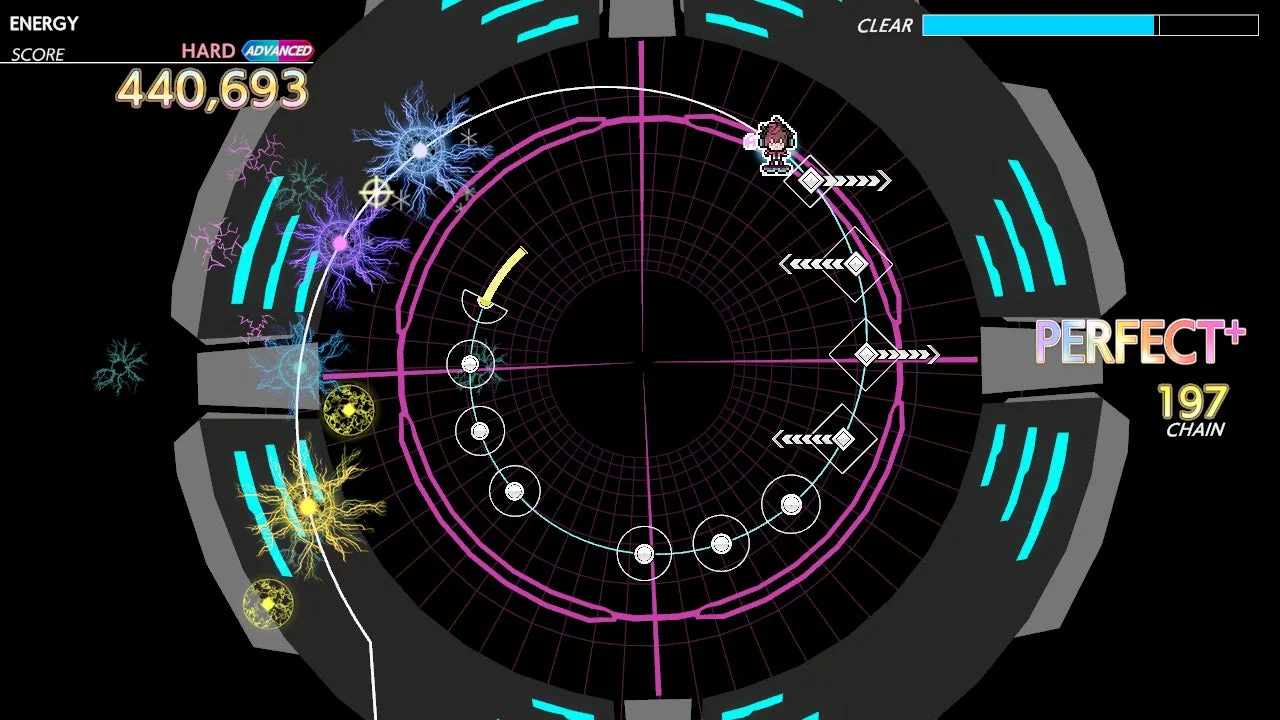
Task: Open the CHAIN counter details
Action: click(1196, 430)
